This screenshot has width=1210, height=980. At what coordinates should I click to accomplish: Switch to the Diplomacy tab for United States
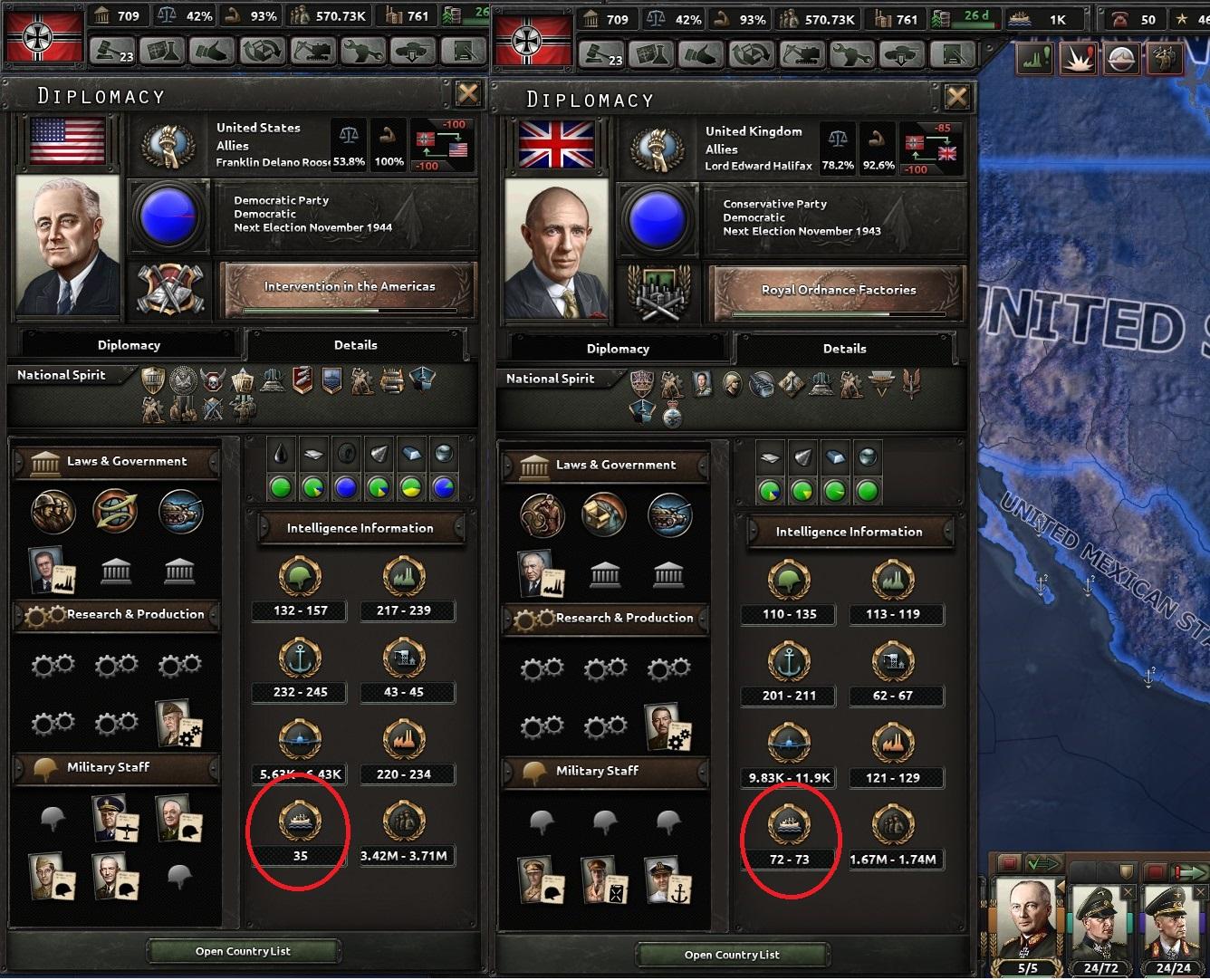[x=129, y=345]
